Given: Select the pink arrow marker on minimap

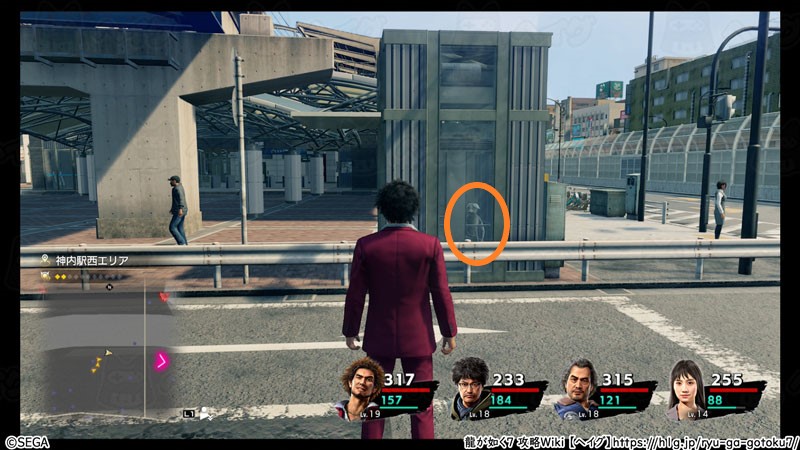Looking at the screenshot, I should pos(160,361).
